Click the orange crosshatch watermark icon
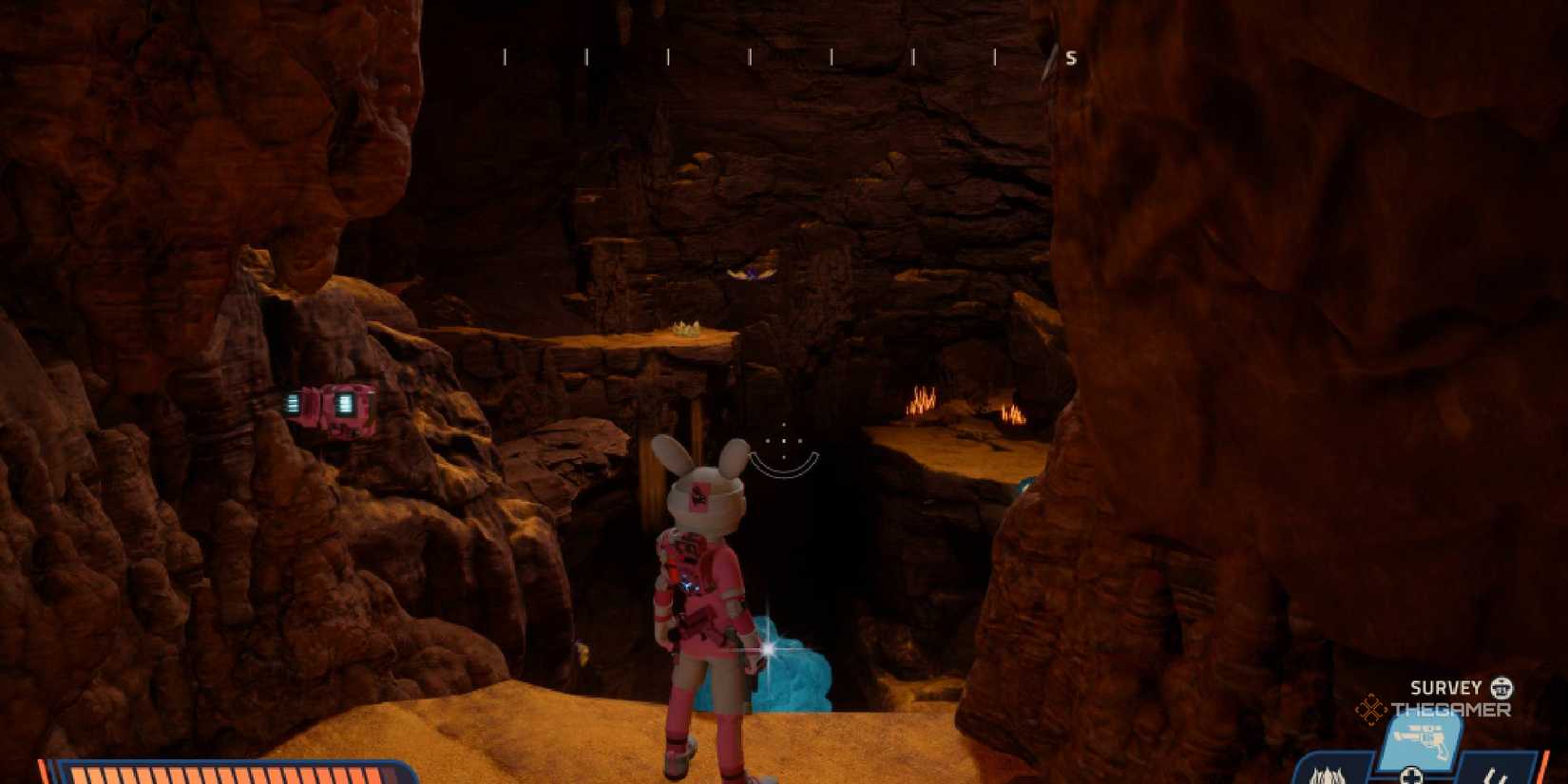The width and height of the screenshot is (1568, 784). tap(1371, 708)
